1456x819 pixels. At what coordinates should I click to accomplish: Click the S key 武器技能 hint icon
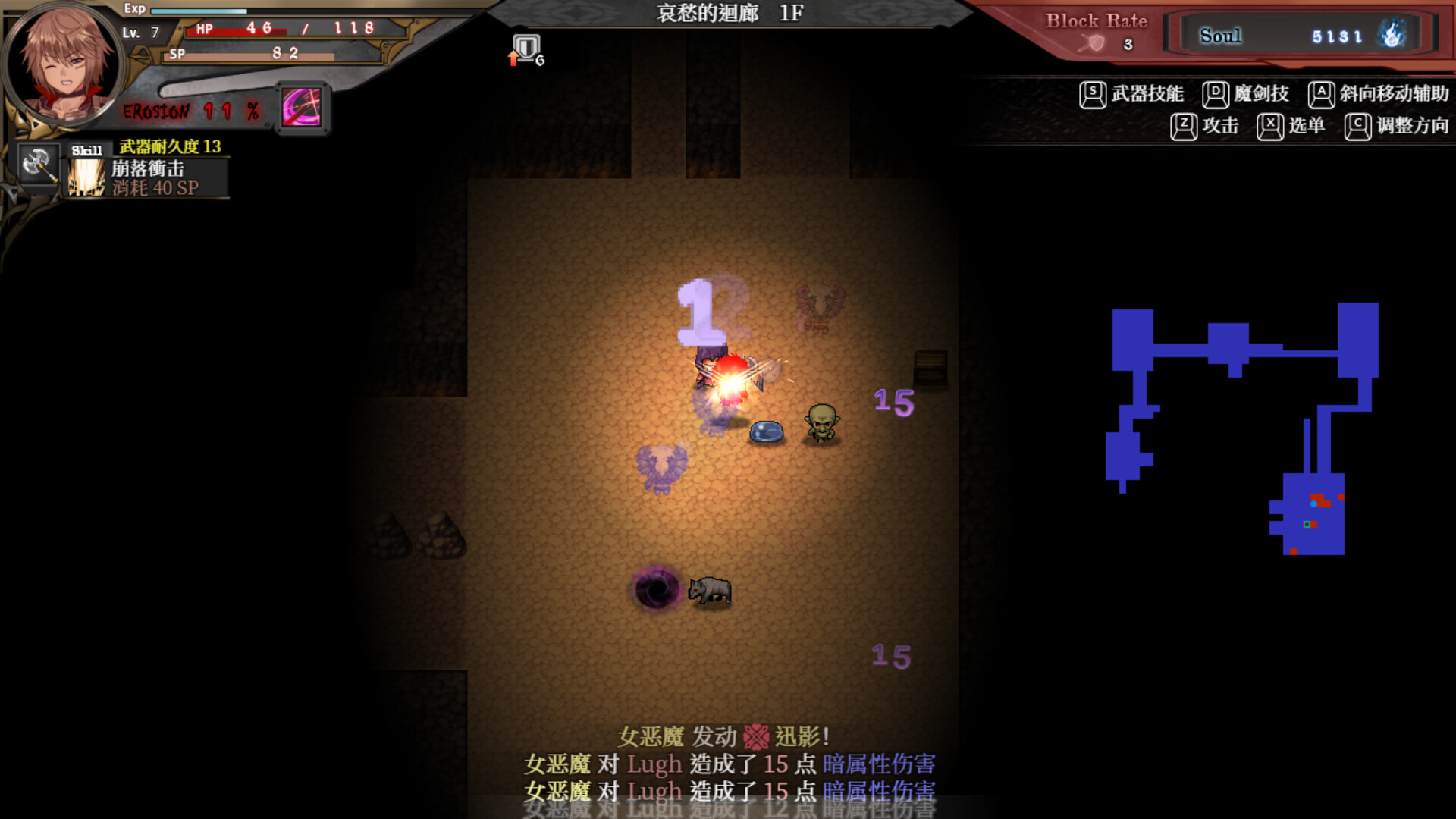tap(1092, 93)
